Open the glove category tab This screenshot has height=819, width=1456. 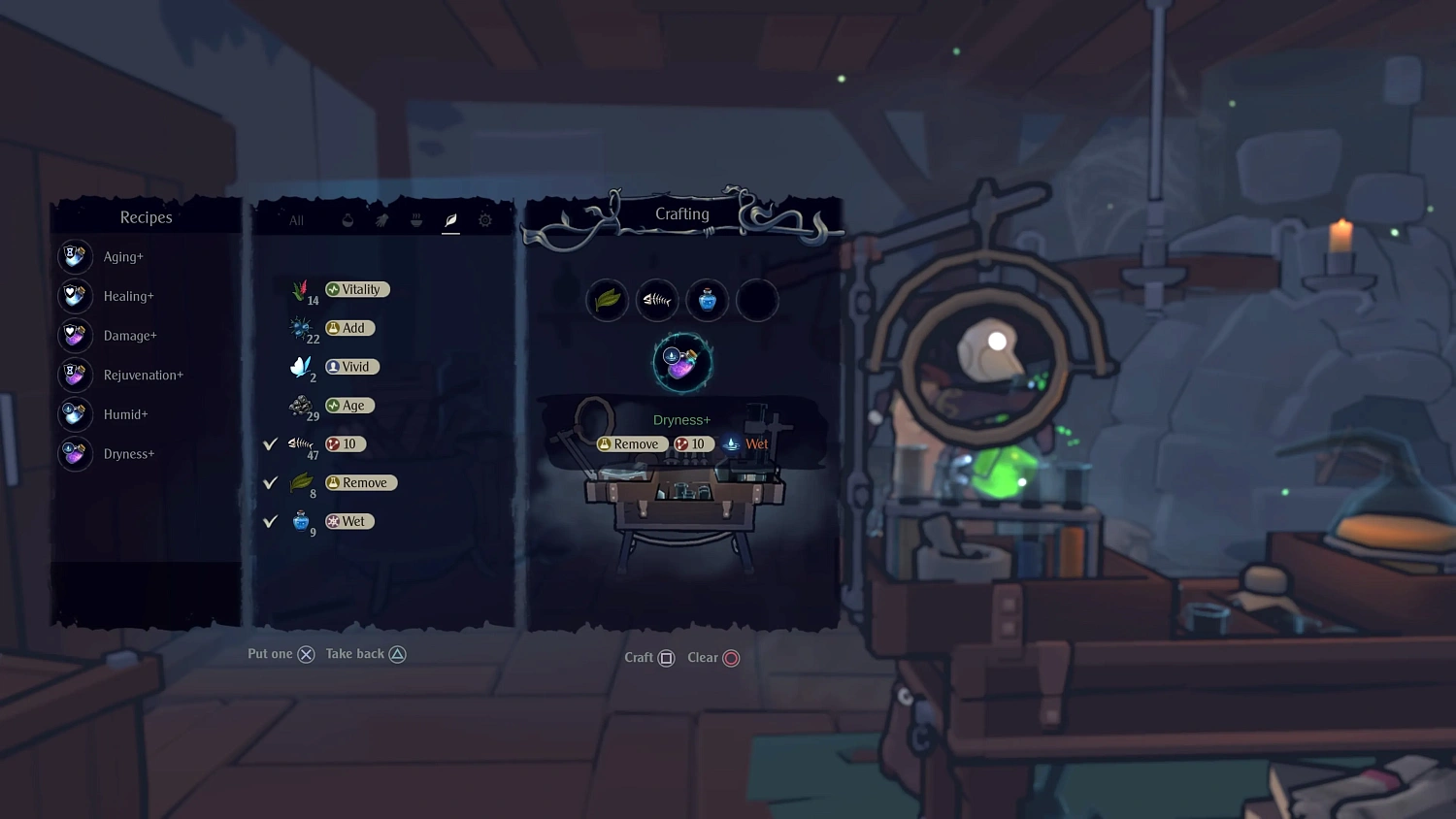[381, 220]
